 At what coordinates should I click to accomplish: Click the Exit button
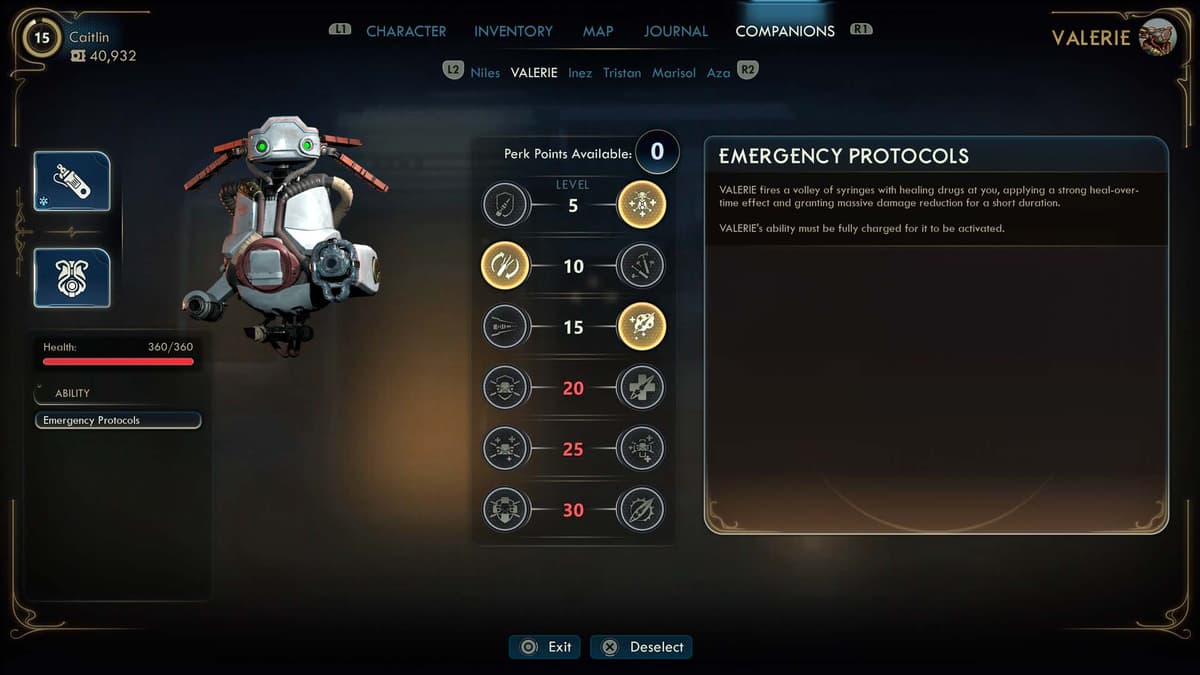(545, 647)
